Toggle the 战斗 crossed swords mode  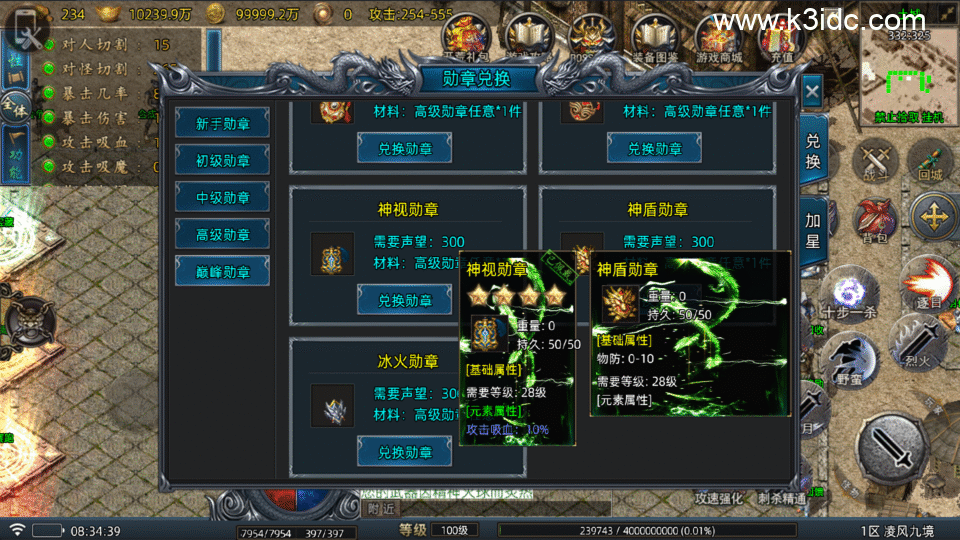876,162
